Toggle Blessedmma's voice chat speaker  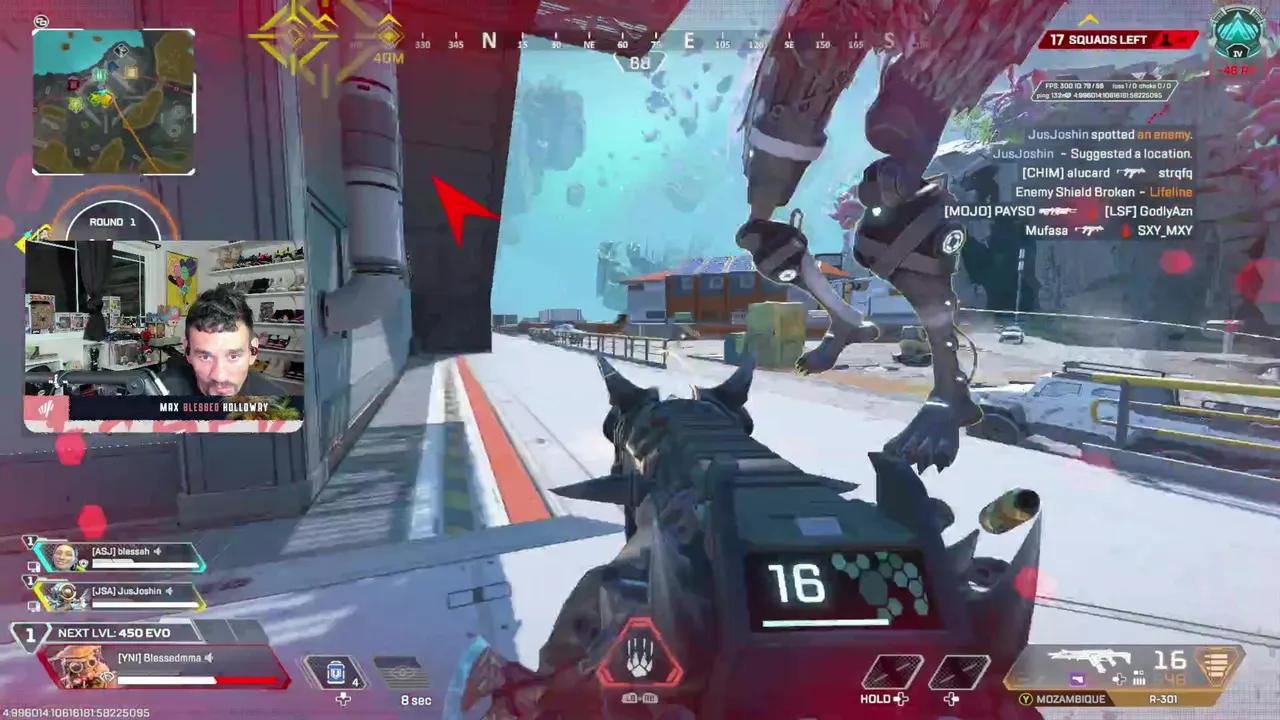[208, 658]
